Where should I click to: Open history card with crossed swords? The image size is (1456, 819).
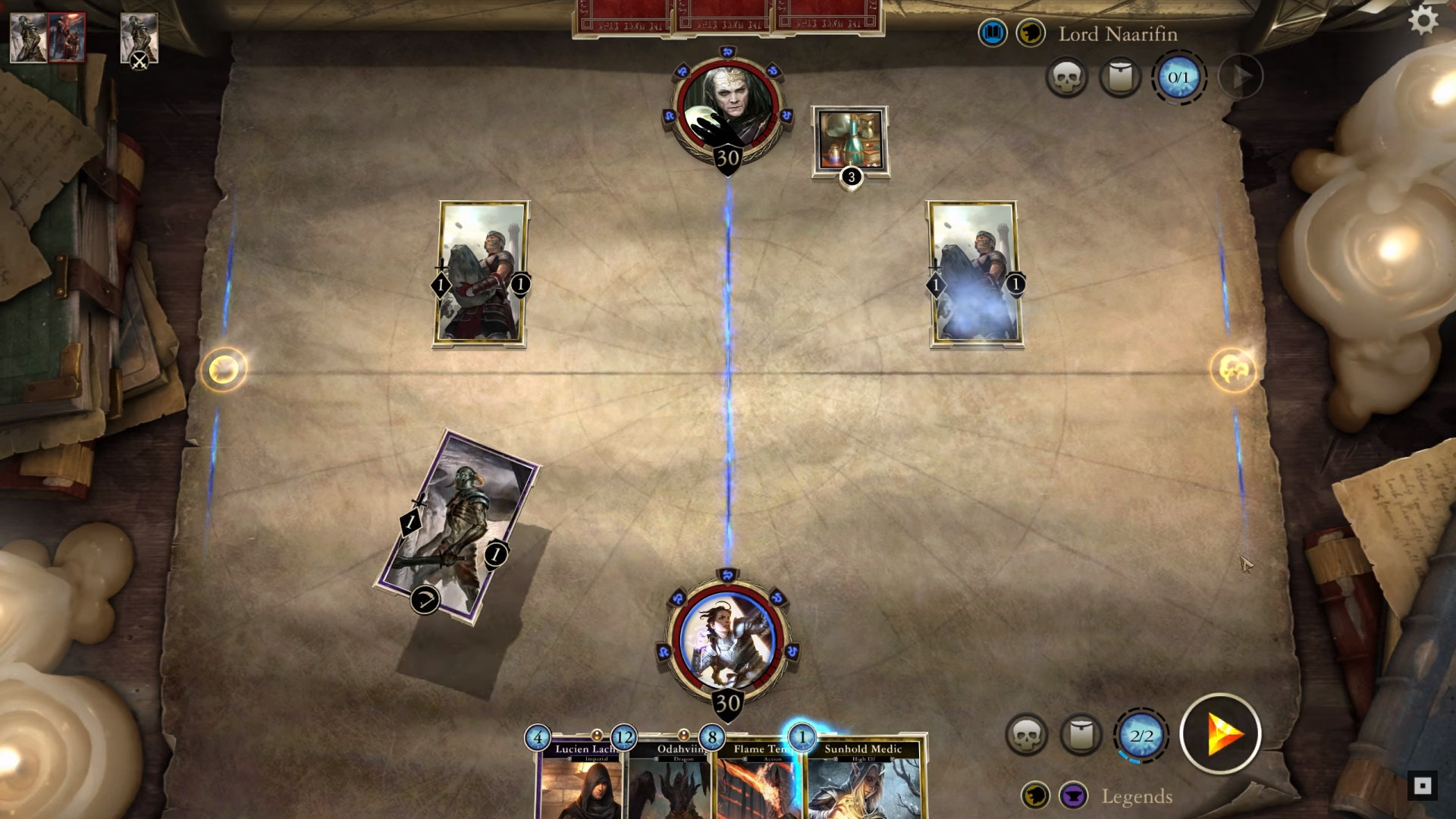(x=139, y=39)
